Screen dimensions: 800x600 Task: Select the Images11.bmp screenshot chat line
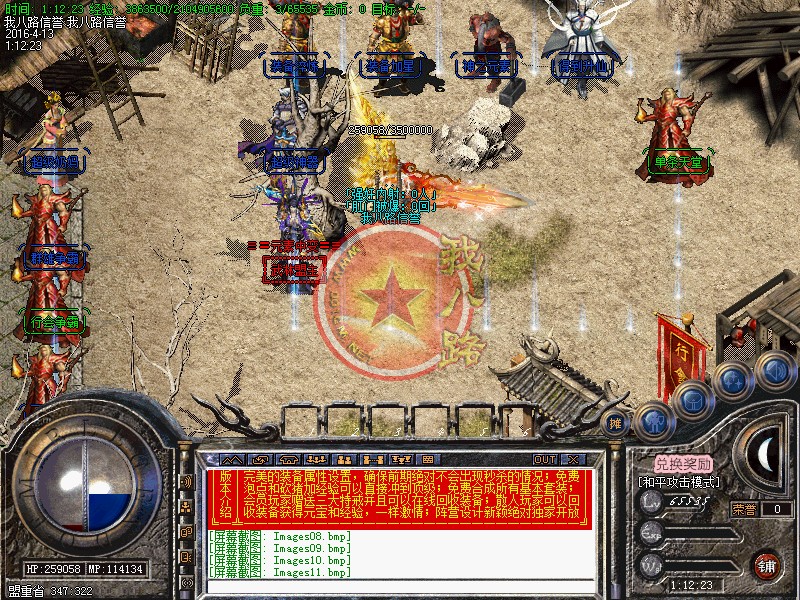(x=281, y=572)
